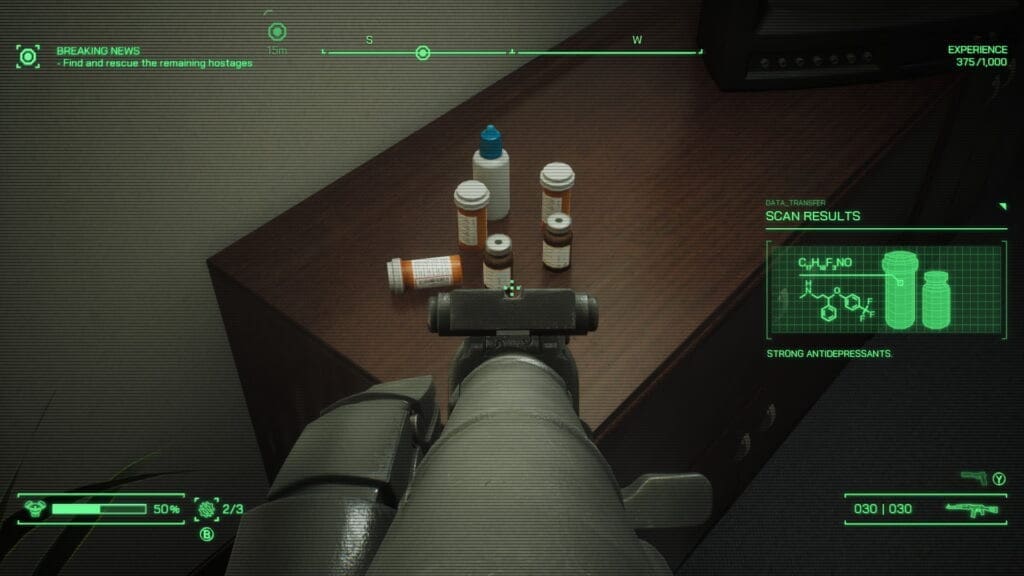Switch to the pistol weapon icon

973,478
